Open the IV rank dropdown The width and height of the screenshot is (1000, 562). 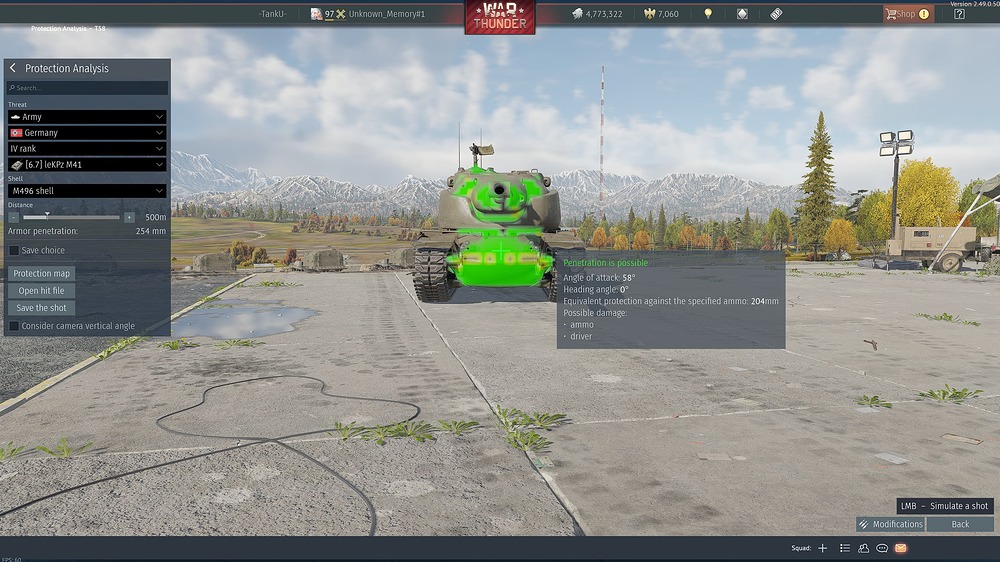pos(87,149)
